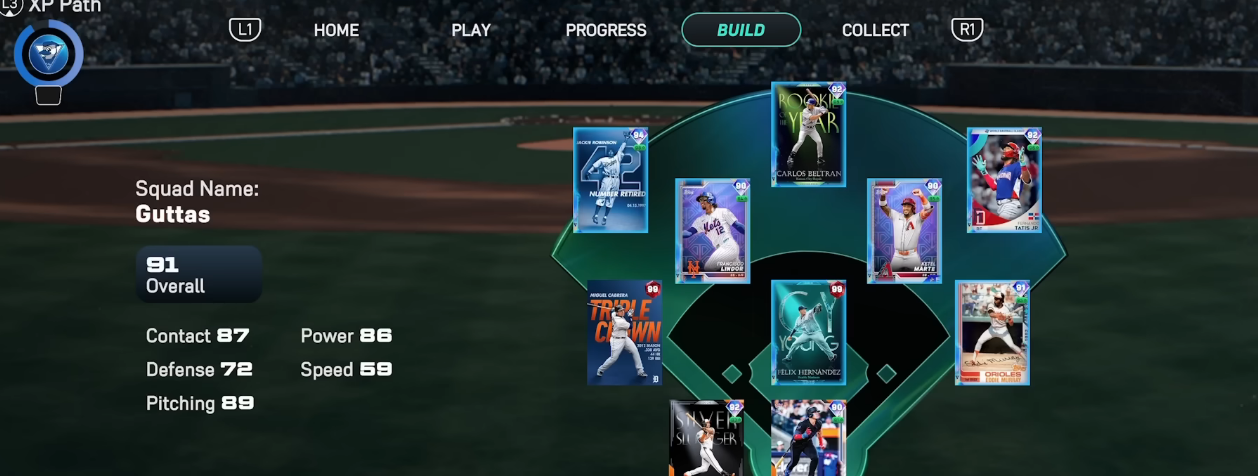Select the Eddie Murray Orioles card

[992, 332]
